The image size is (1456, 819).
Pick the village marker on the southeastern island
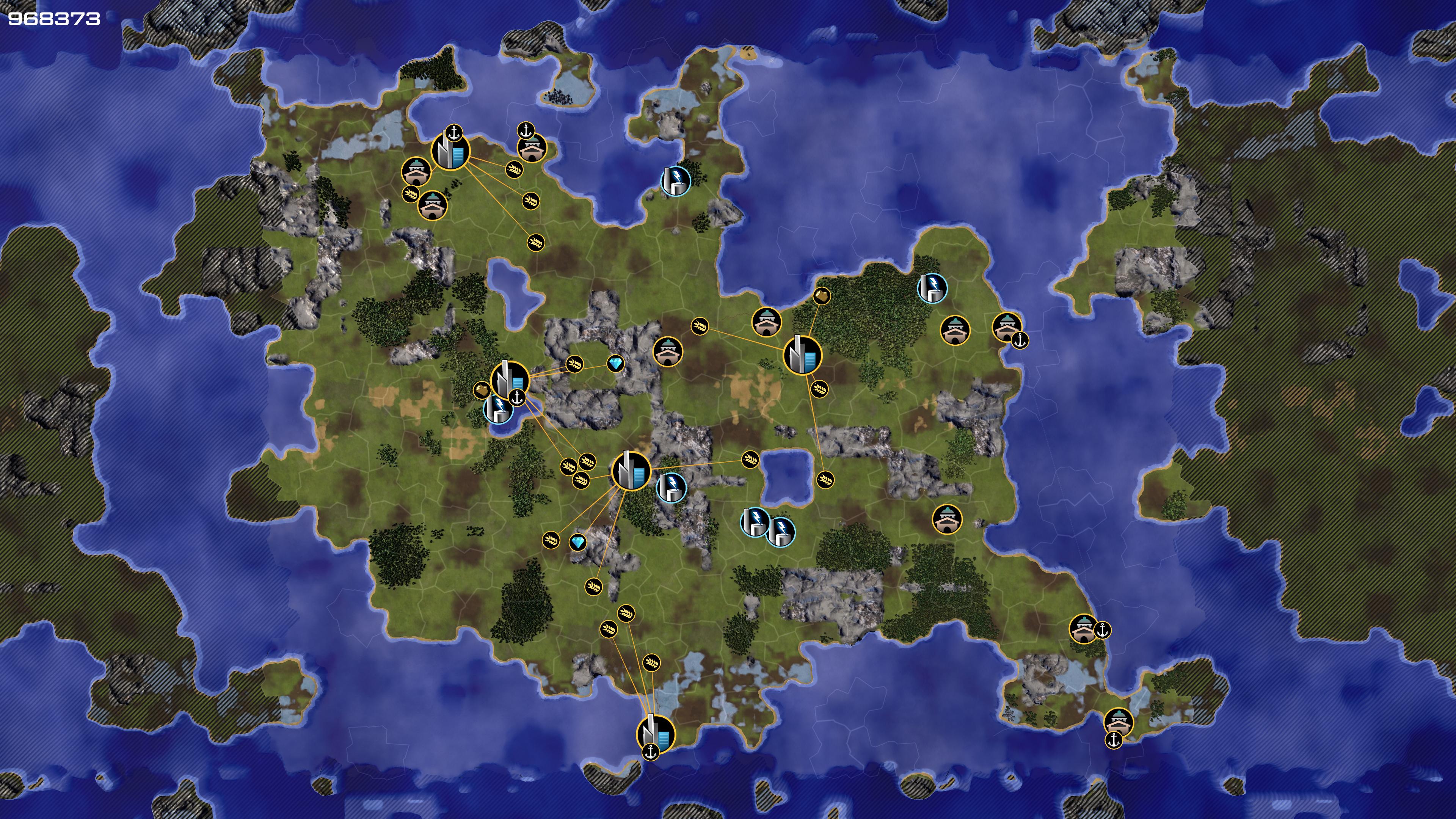pyautogui.click(x=1118, y=722)
